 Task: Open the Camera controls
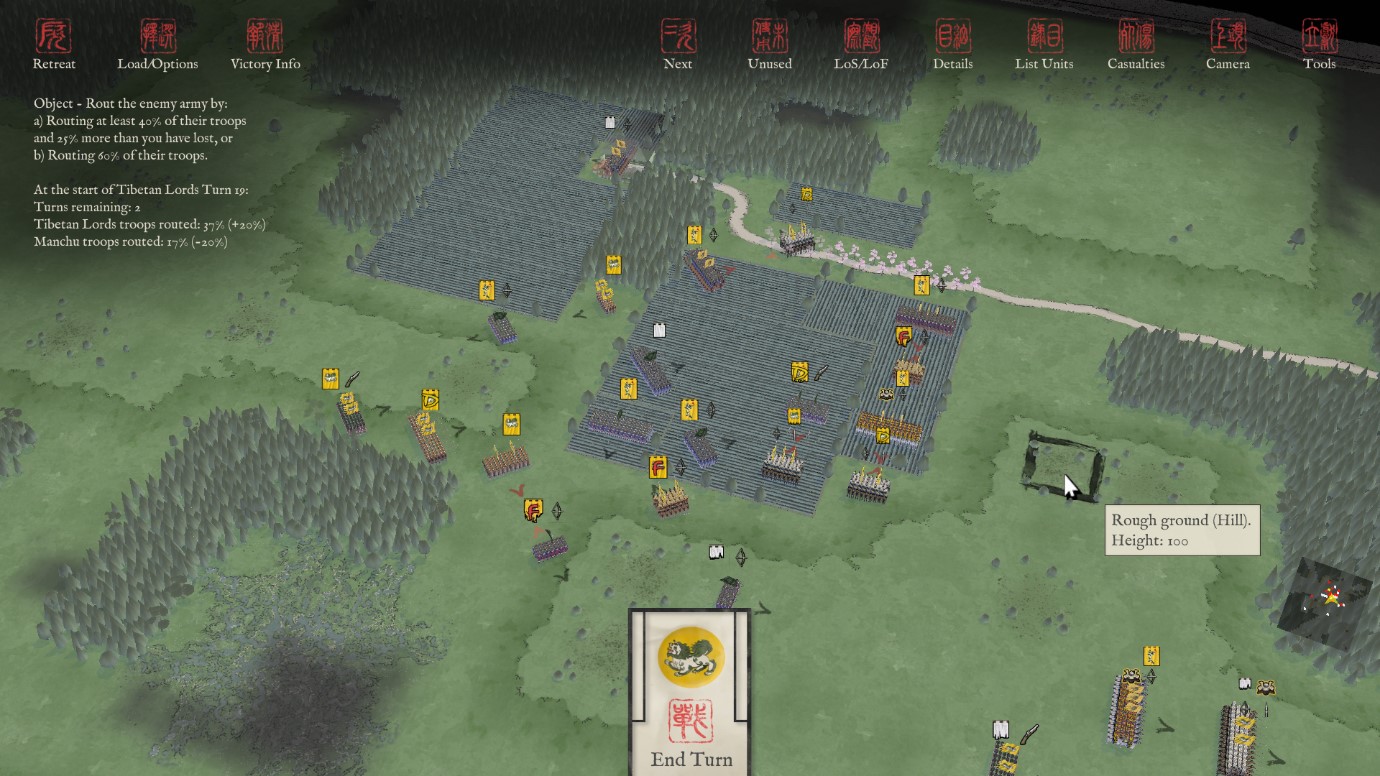coord(1228,45)
